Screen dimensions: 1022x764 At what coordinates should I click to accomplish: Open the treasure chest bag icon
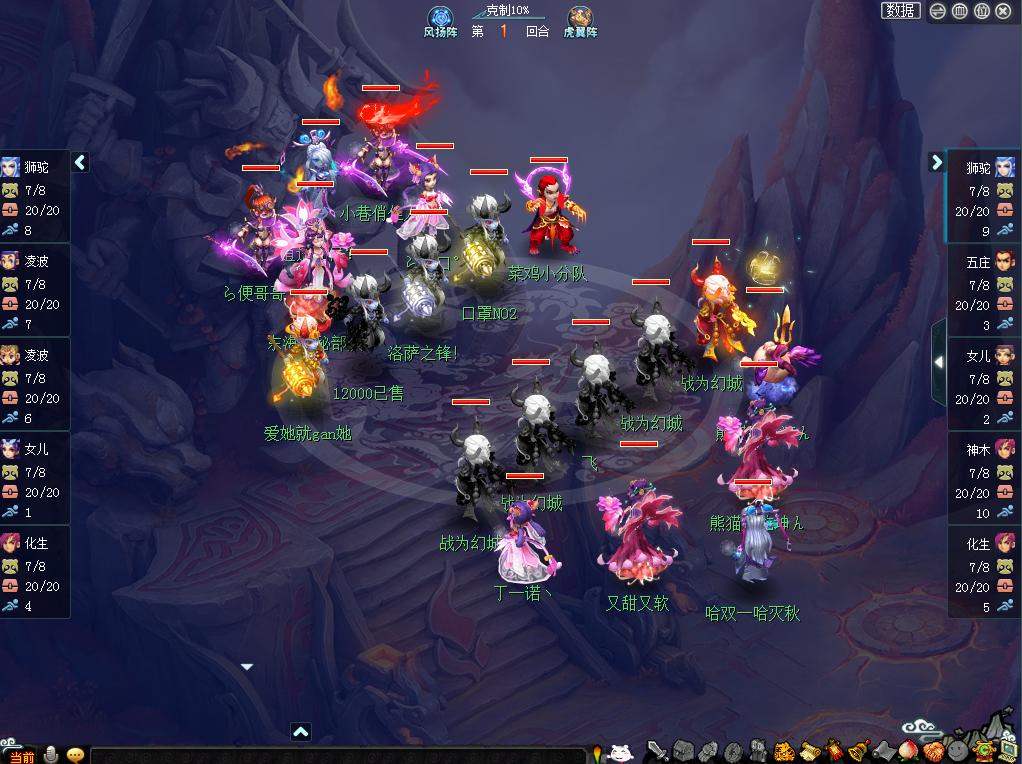click(683, 752)
